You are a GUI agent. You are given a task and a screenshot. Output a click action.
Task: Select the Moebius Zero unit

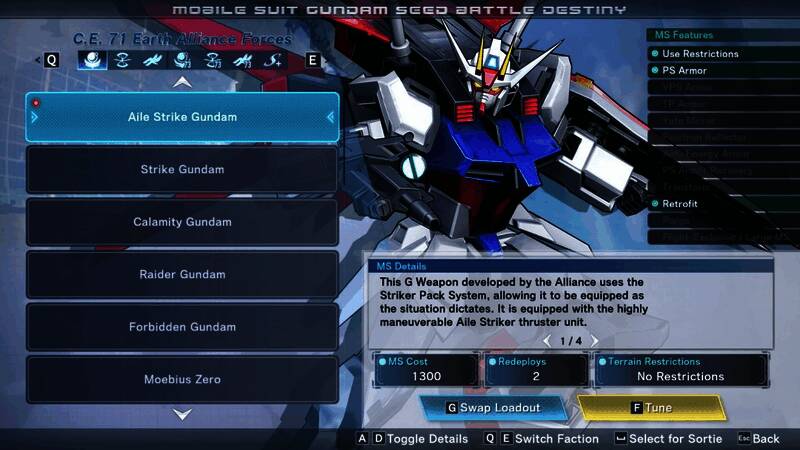point(182,379)
